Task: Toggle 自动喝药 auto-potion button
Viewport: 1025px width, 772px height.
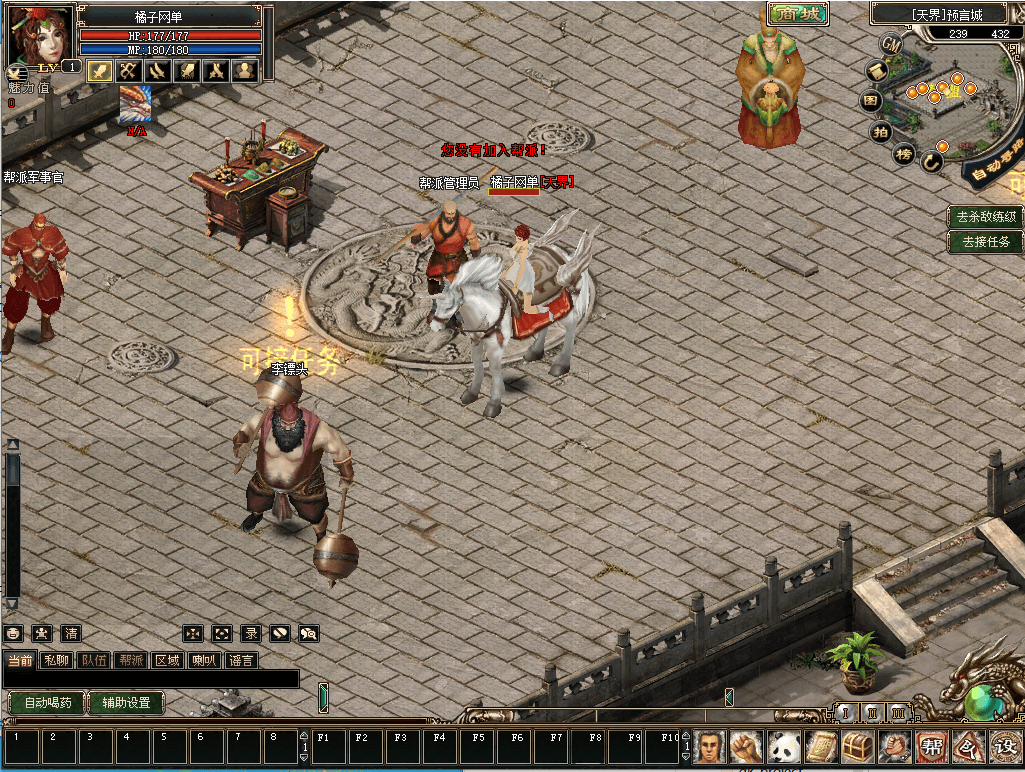Action: [x=47, y=703]
